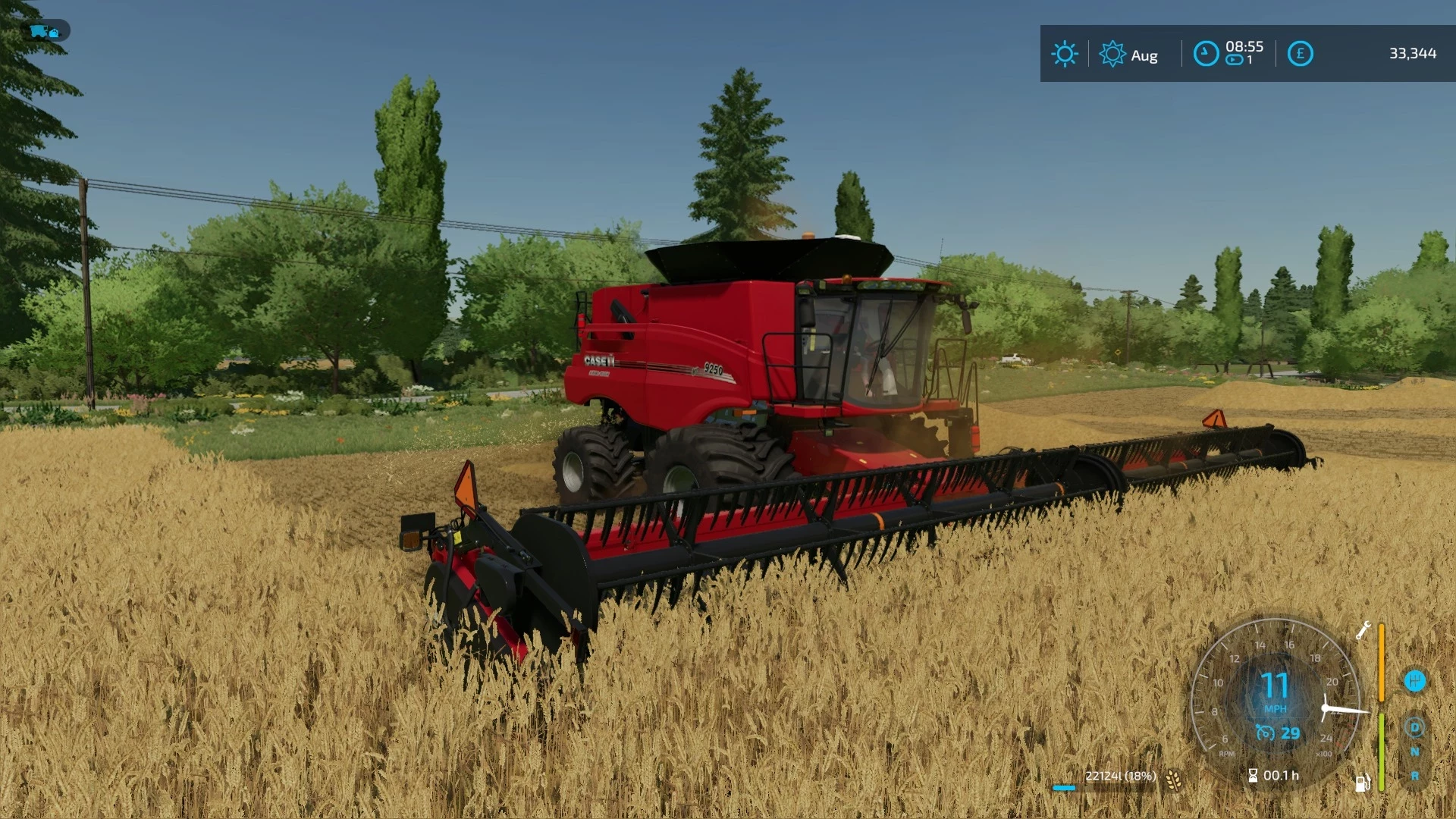1456x819 pixels.
Task: Select the Neutral (N) gear indicator
Action: pyautogui.click(x=1414, y=750)
